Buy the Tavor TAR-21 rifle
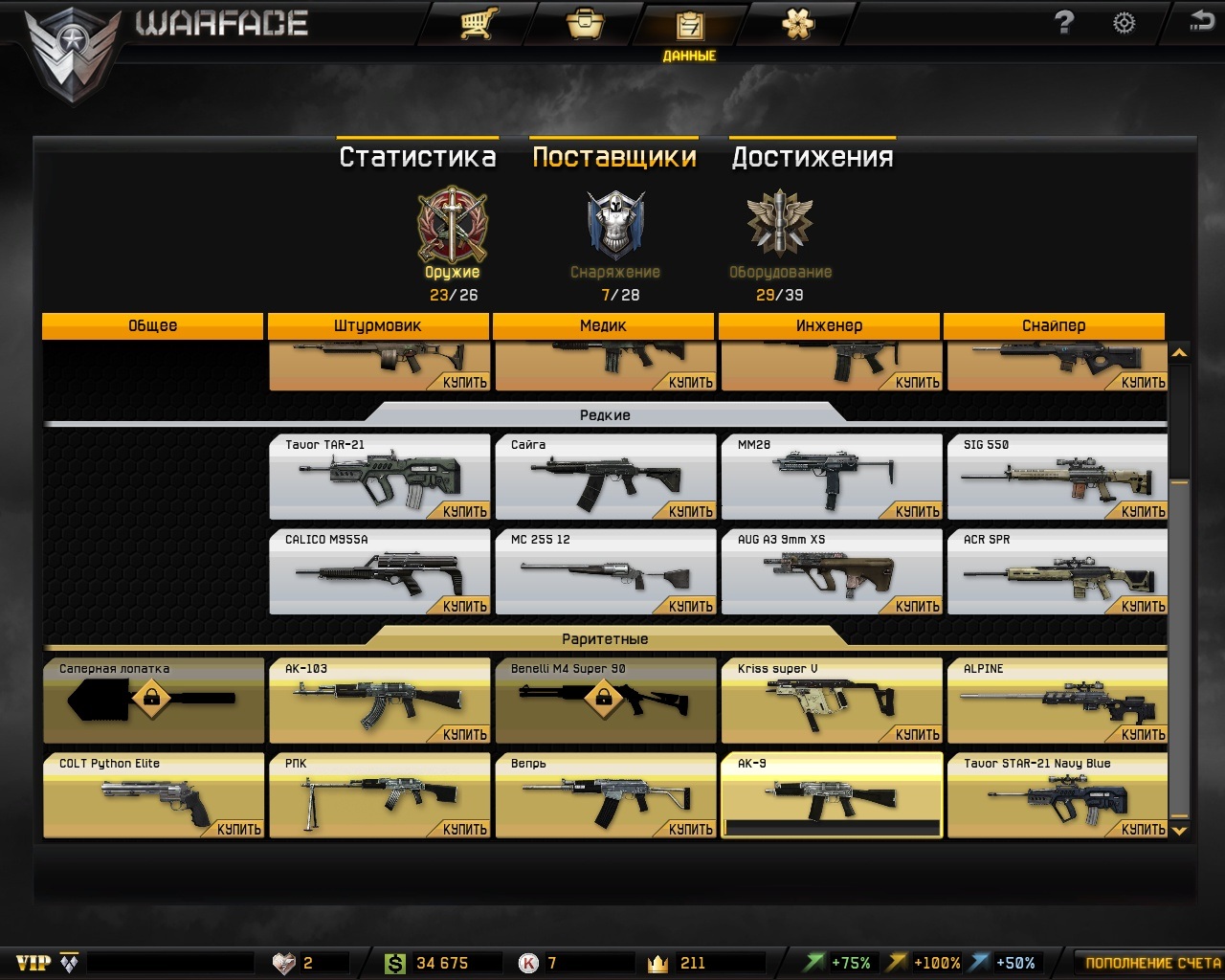This screenshot has height=980, width=1225. click(x=464, y=511)
